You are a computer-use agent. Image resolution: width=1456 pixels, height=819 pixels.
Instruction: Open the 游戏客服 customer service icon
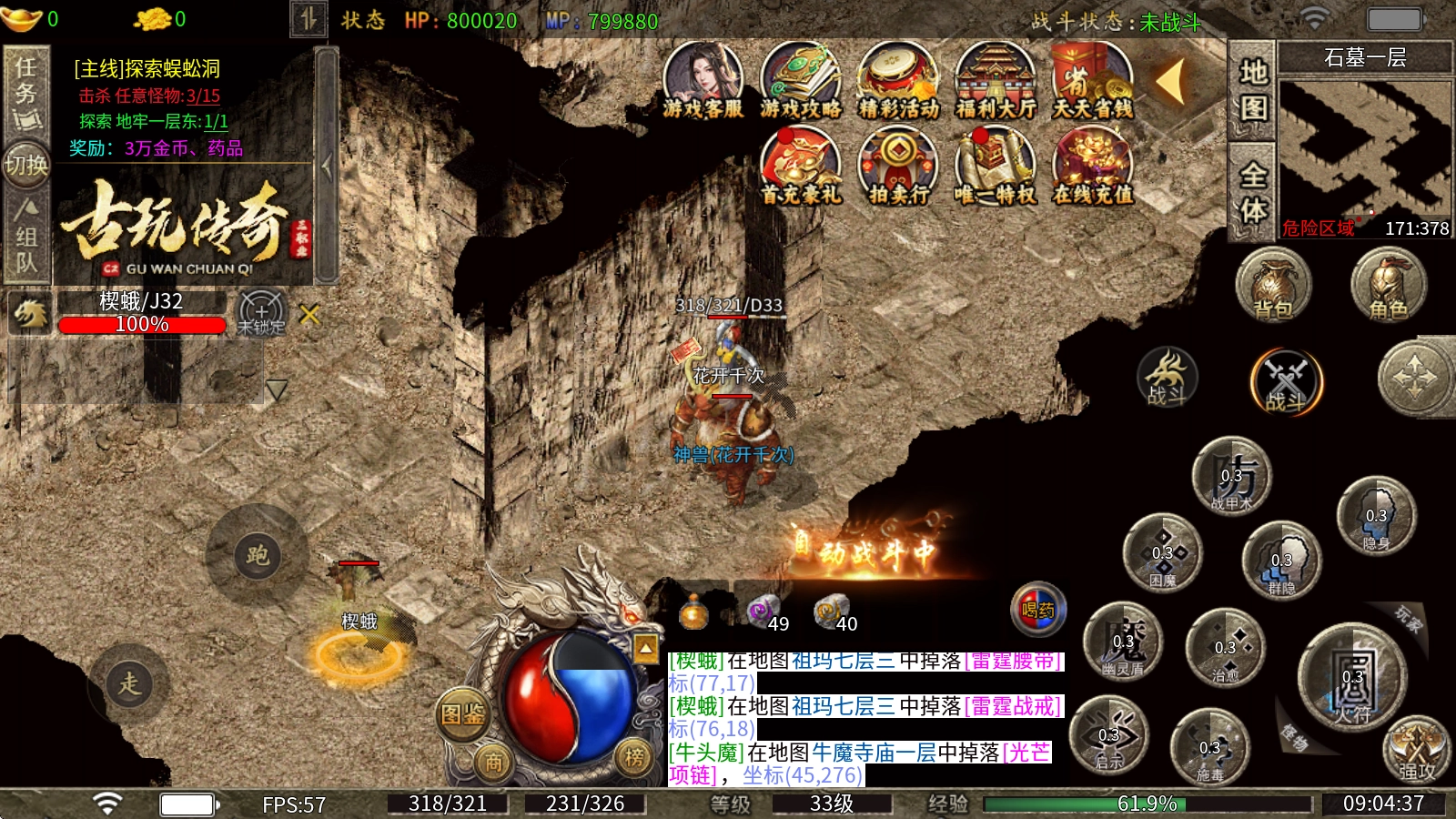[x=703, y=80]
